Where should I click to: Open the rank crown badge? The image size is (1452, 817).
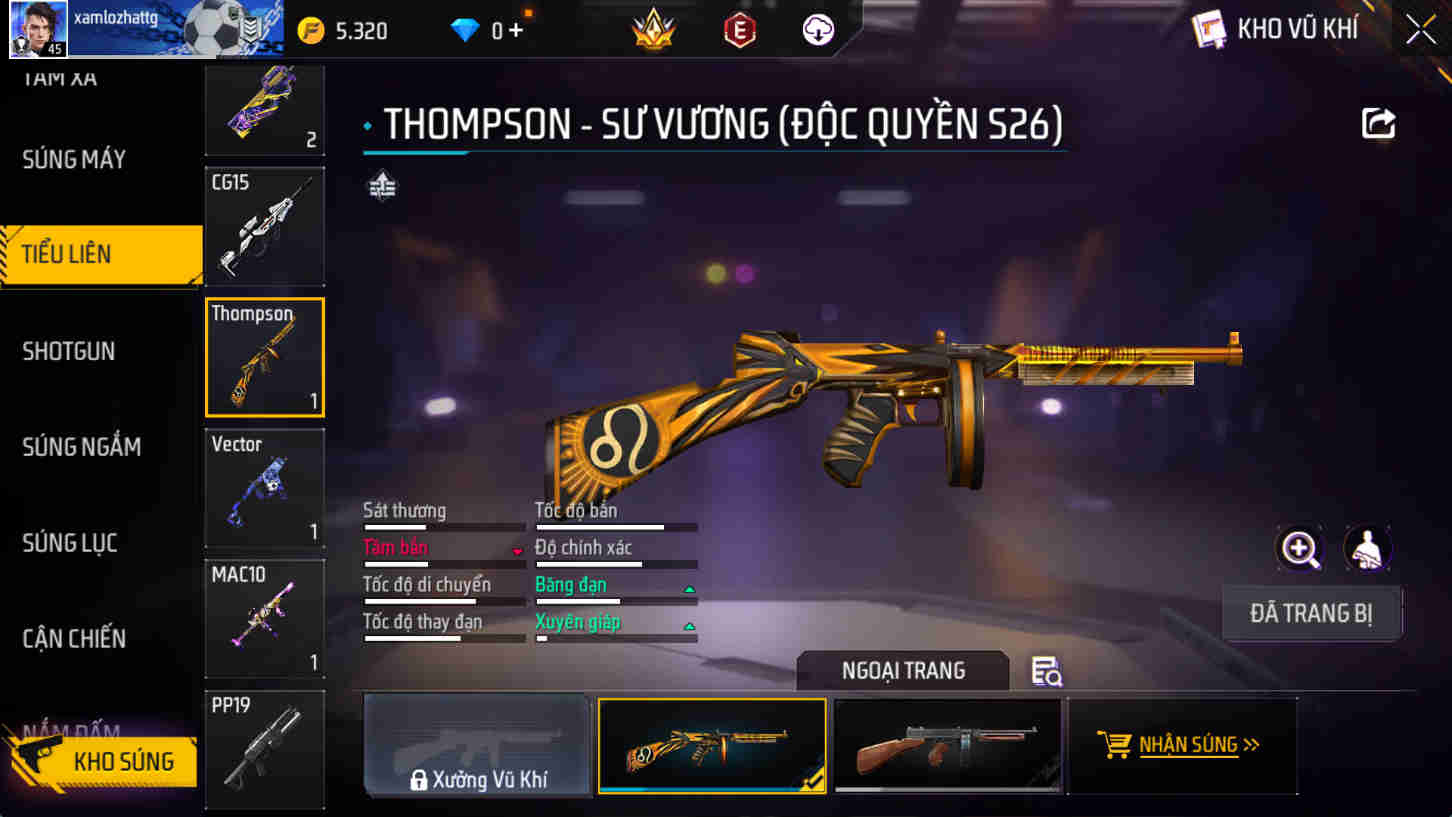click(x=652, y=29)
